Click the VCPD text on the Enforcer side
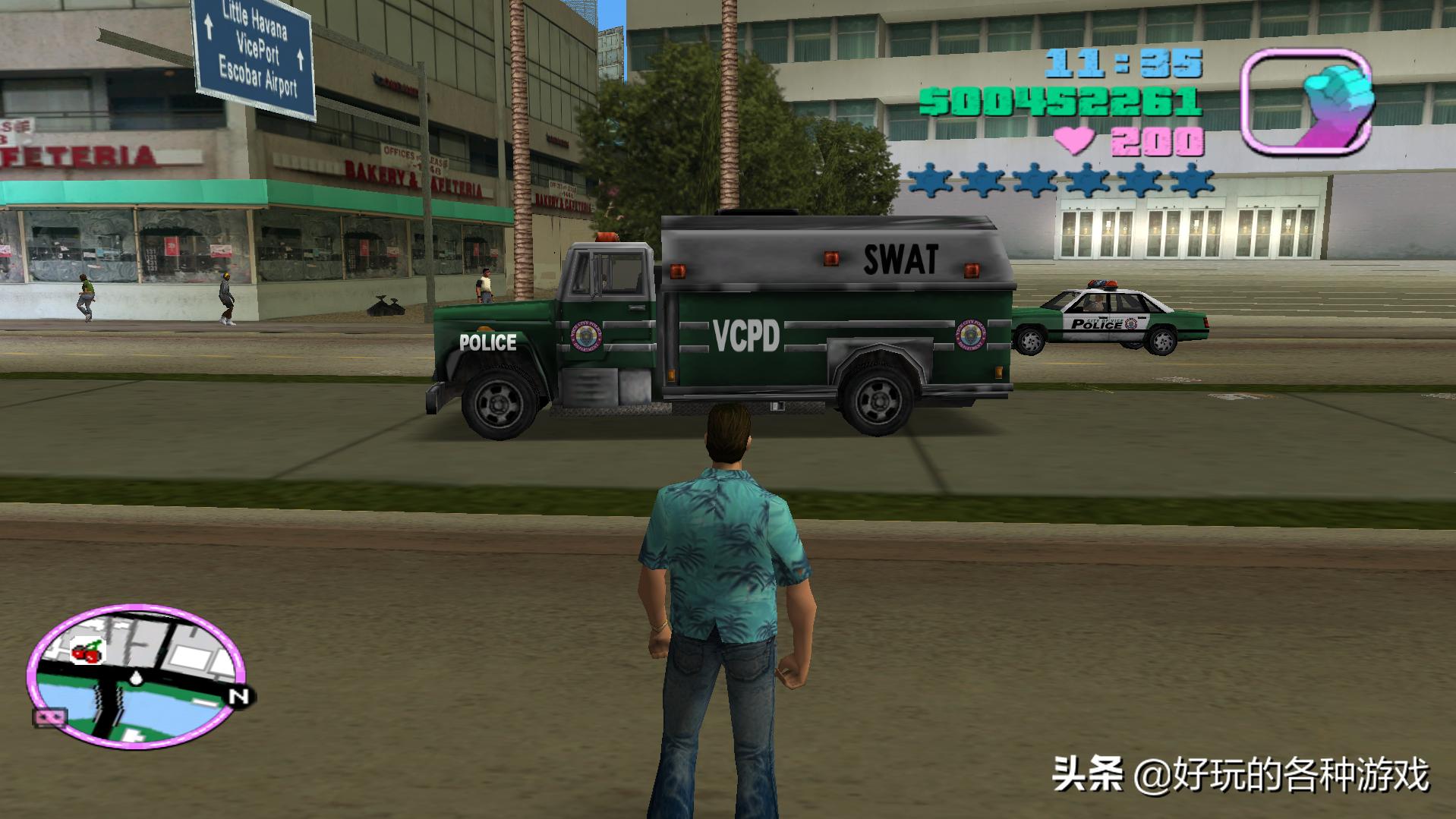 746,337
